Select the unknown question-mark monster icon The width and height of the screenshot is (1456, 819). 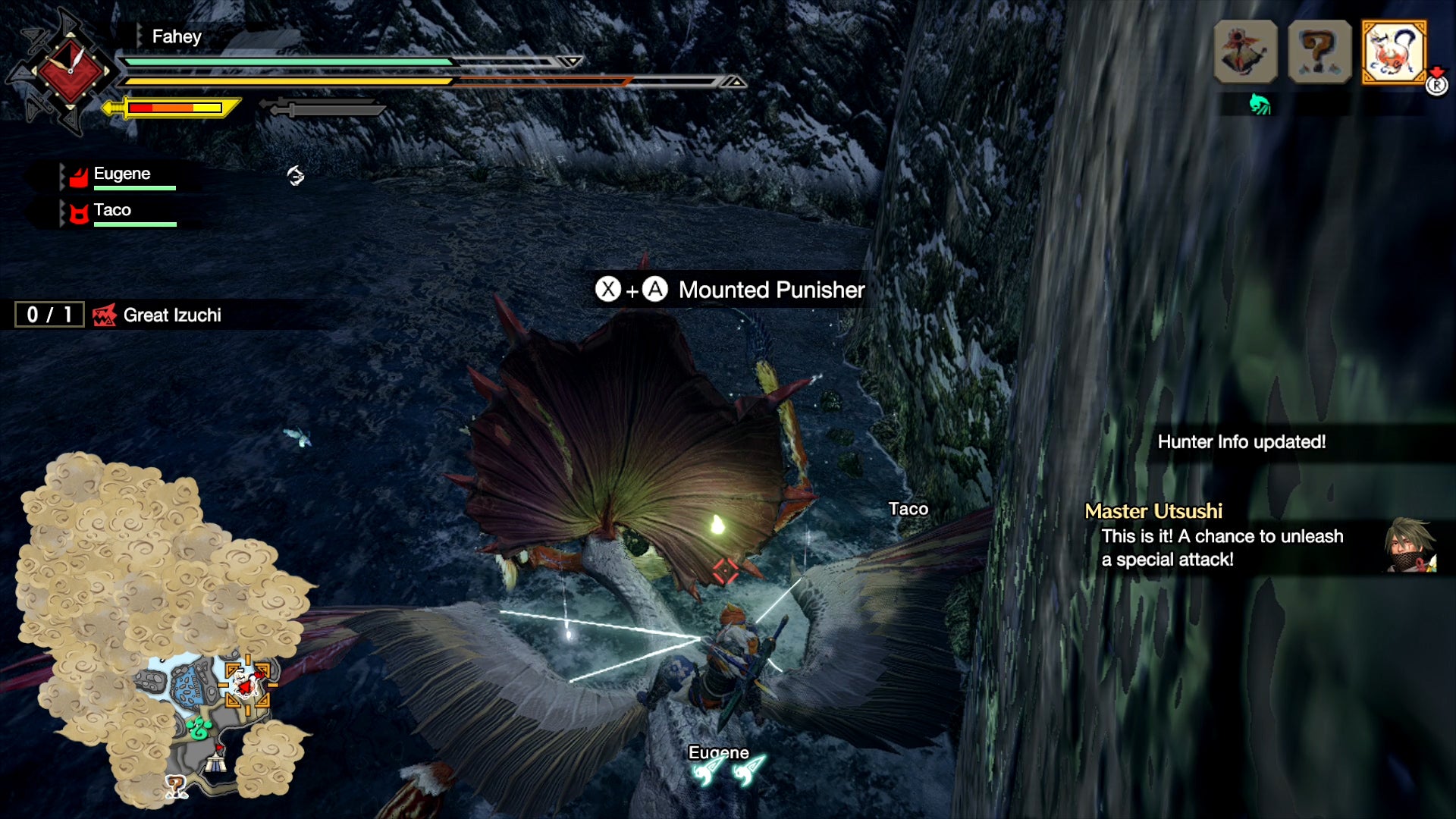1319,52
